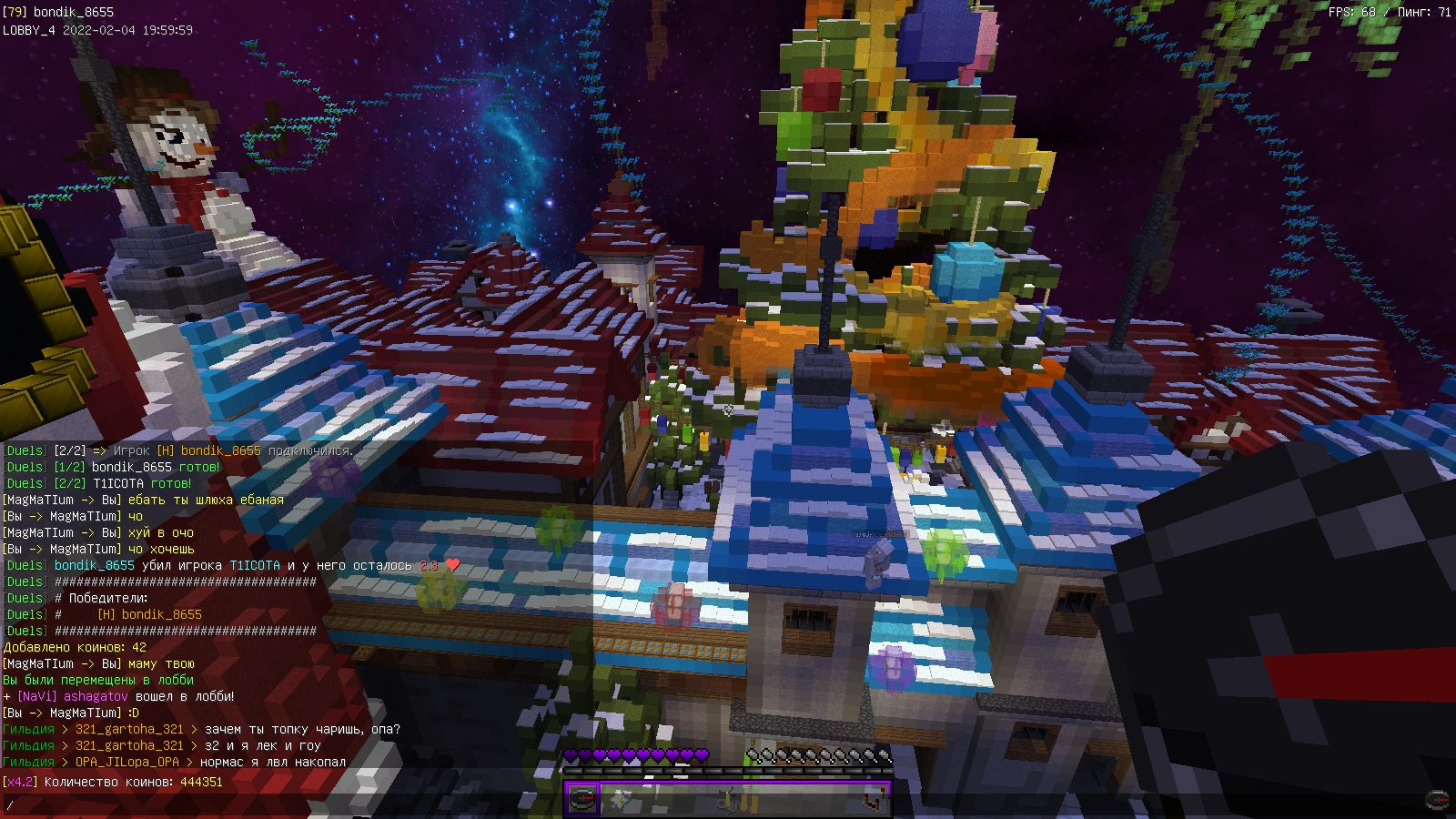
Task: Select the compass hotbar slot
Action: point(582,799)
